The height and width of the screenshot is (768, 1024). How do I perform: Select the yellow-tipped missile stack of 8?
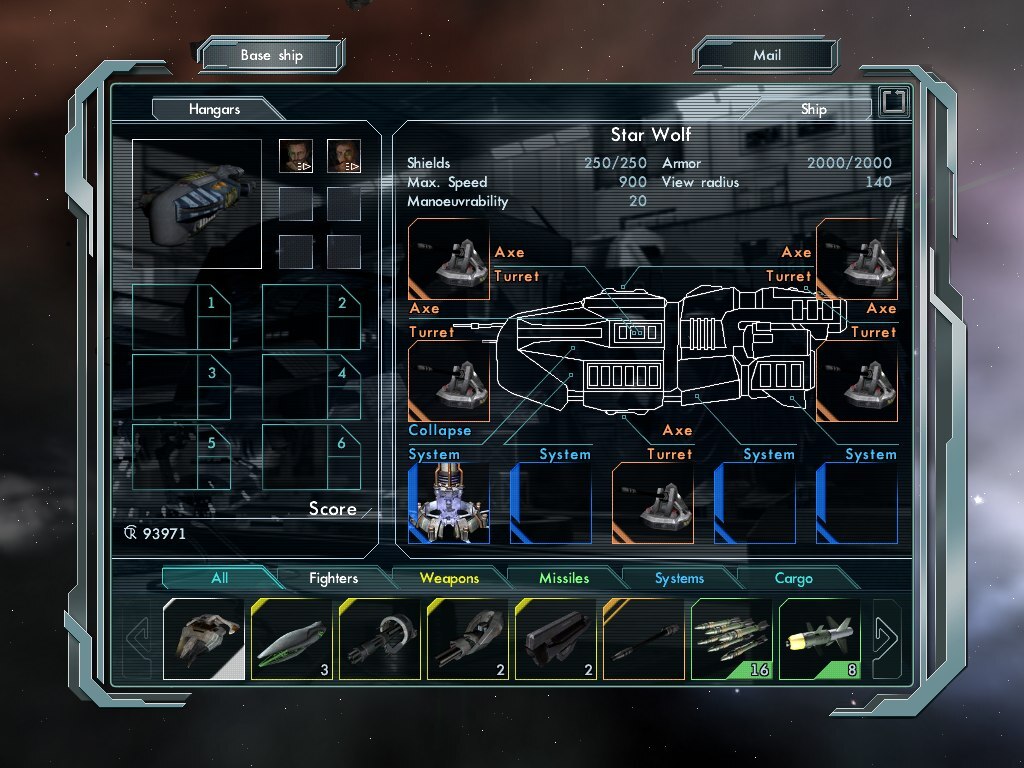pos(819,639)
